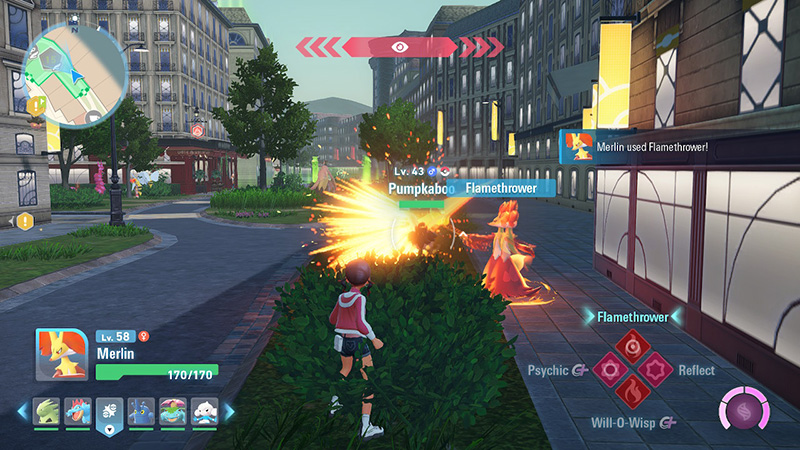Select Merlin's Delphox portrait
The height and width of the screenshot is (450, 800).
click(x=62, y=354)
